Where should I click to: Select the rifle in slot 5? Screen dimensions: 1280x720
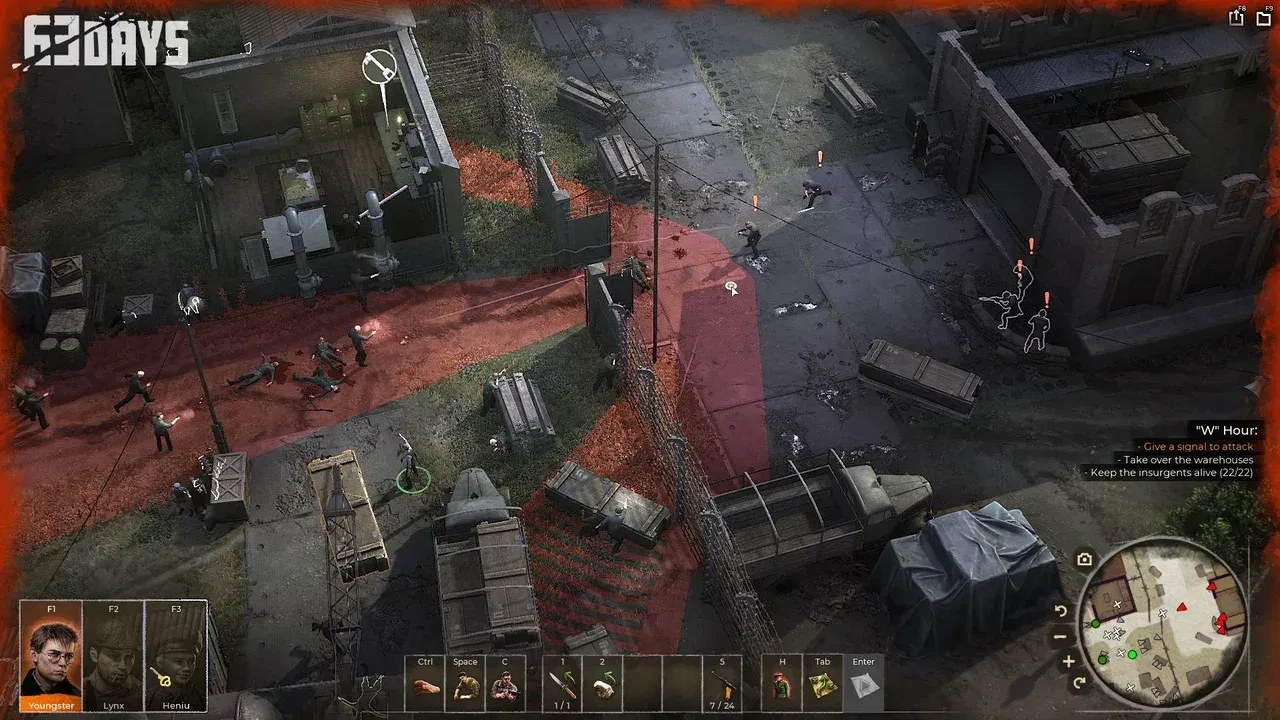[x=724, y=685]
